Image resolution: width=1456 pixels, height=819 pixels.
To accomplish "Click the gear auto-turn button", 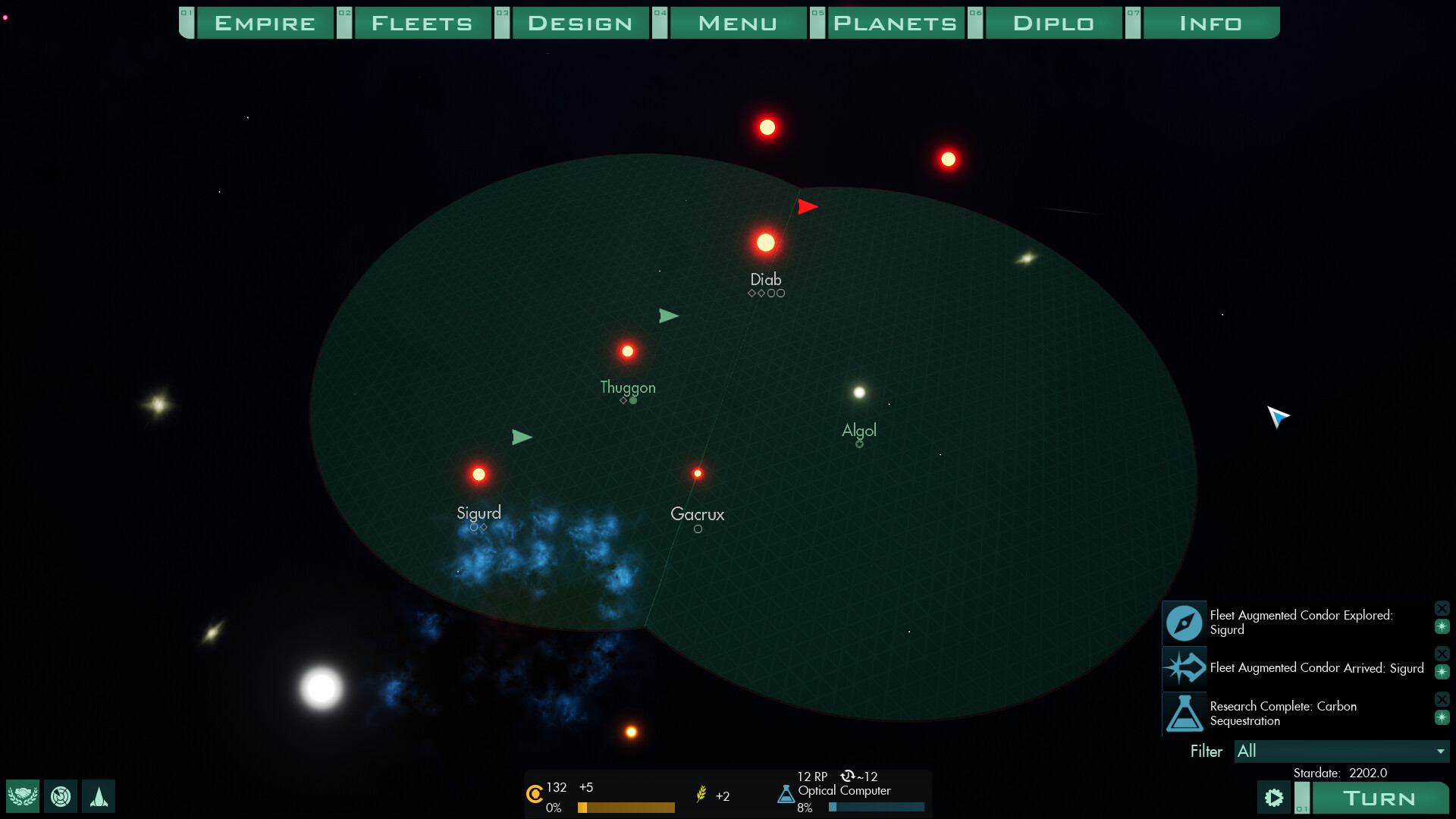I will (x=1274, y=798).
